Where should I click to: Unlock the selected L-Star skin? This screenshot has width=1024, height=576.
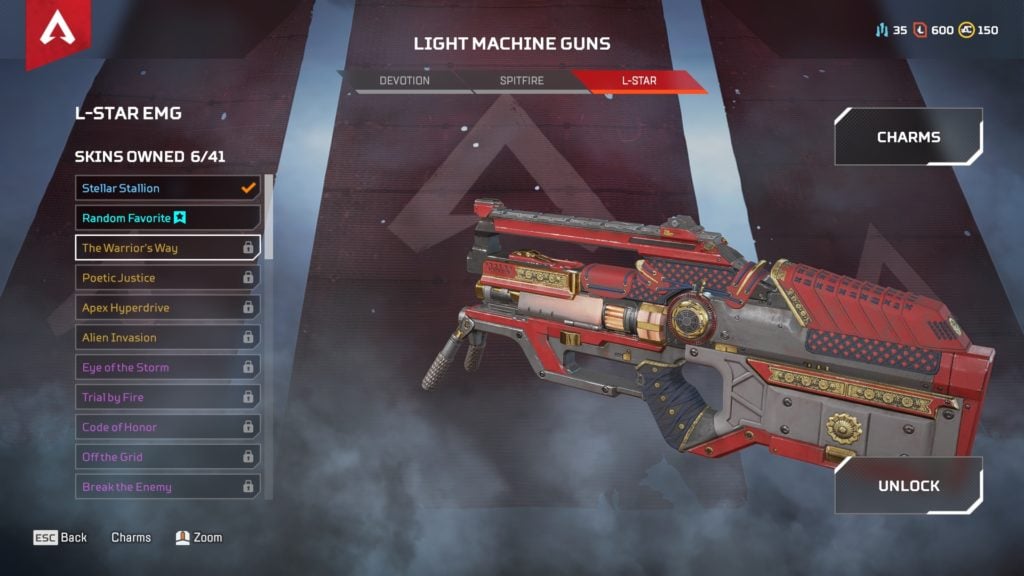[x=908, y=486]
